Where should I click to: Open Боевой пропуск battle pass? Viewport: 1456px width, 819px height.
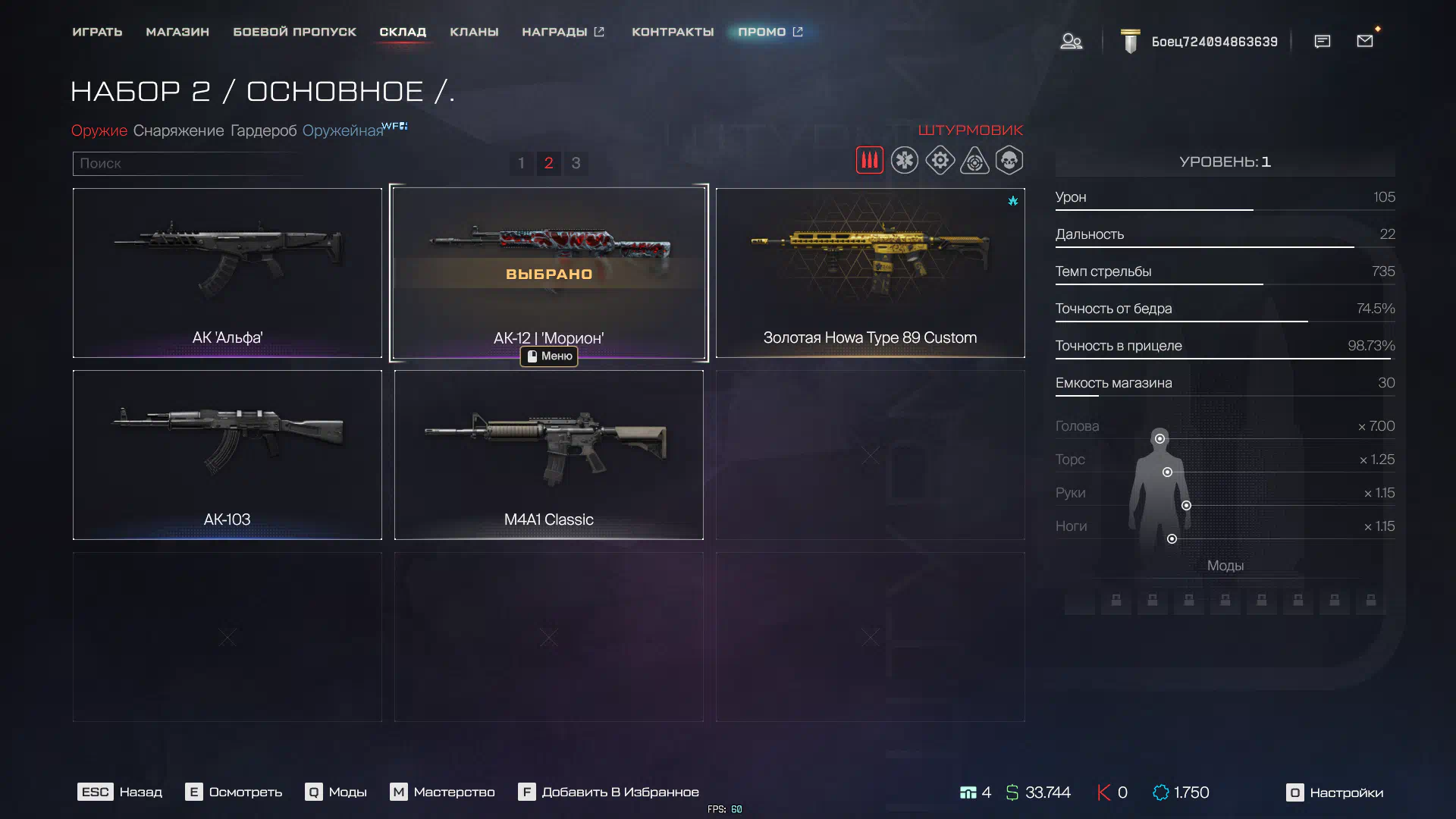pos(294,32)
